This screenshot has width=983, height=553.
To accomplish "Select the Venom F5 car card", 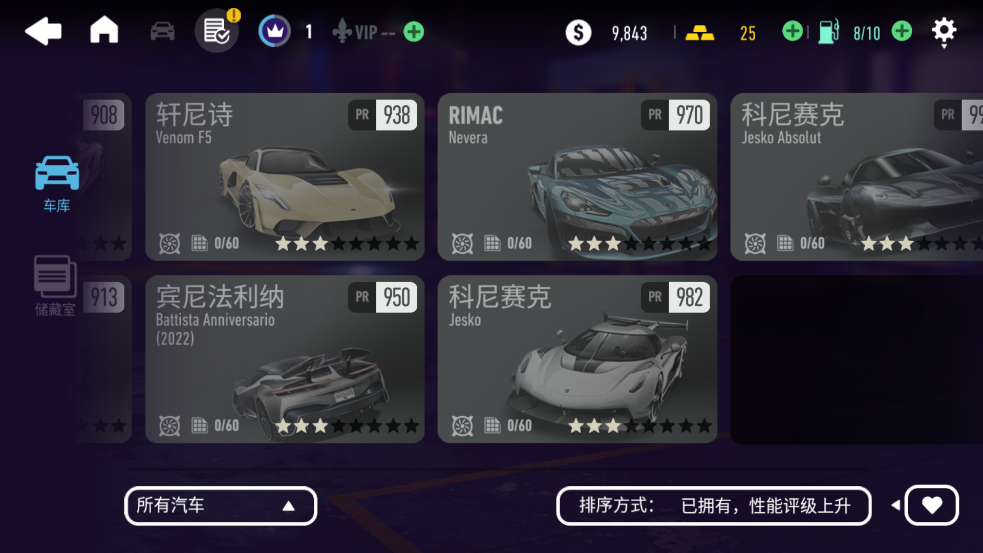I will 285,177.
